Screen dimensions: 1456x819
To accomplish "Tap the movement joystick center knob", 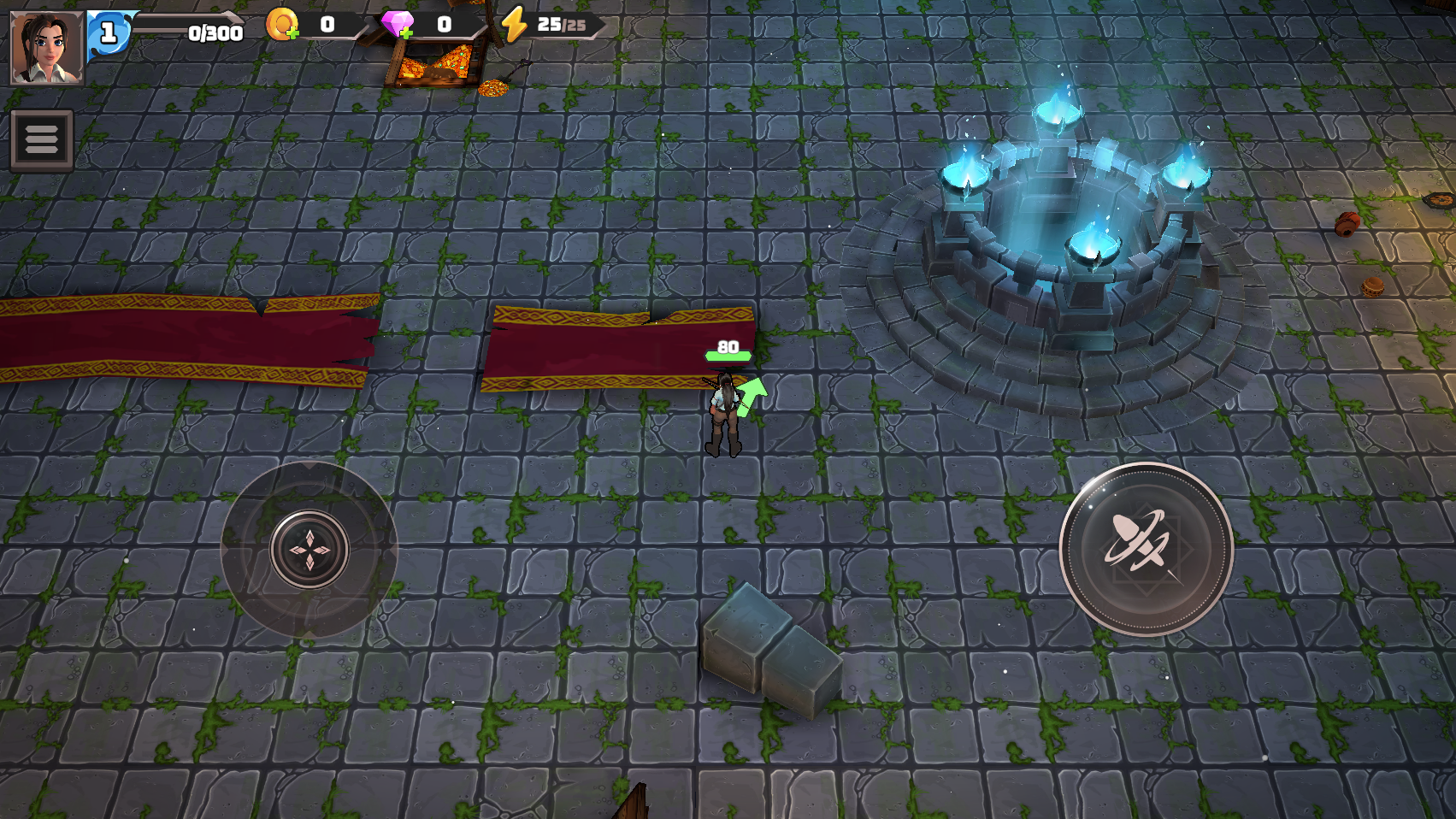I will pos(309,549).
